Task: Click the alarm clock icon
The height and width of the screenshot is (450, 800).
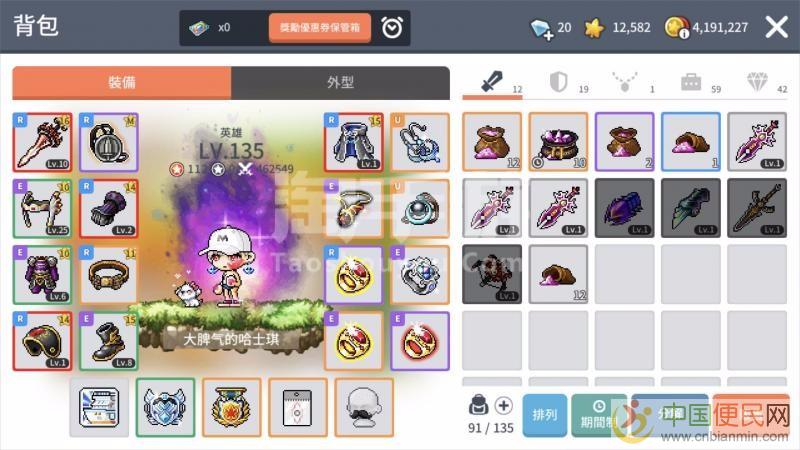Action: click(392, 28)
